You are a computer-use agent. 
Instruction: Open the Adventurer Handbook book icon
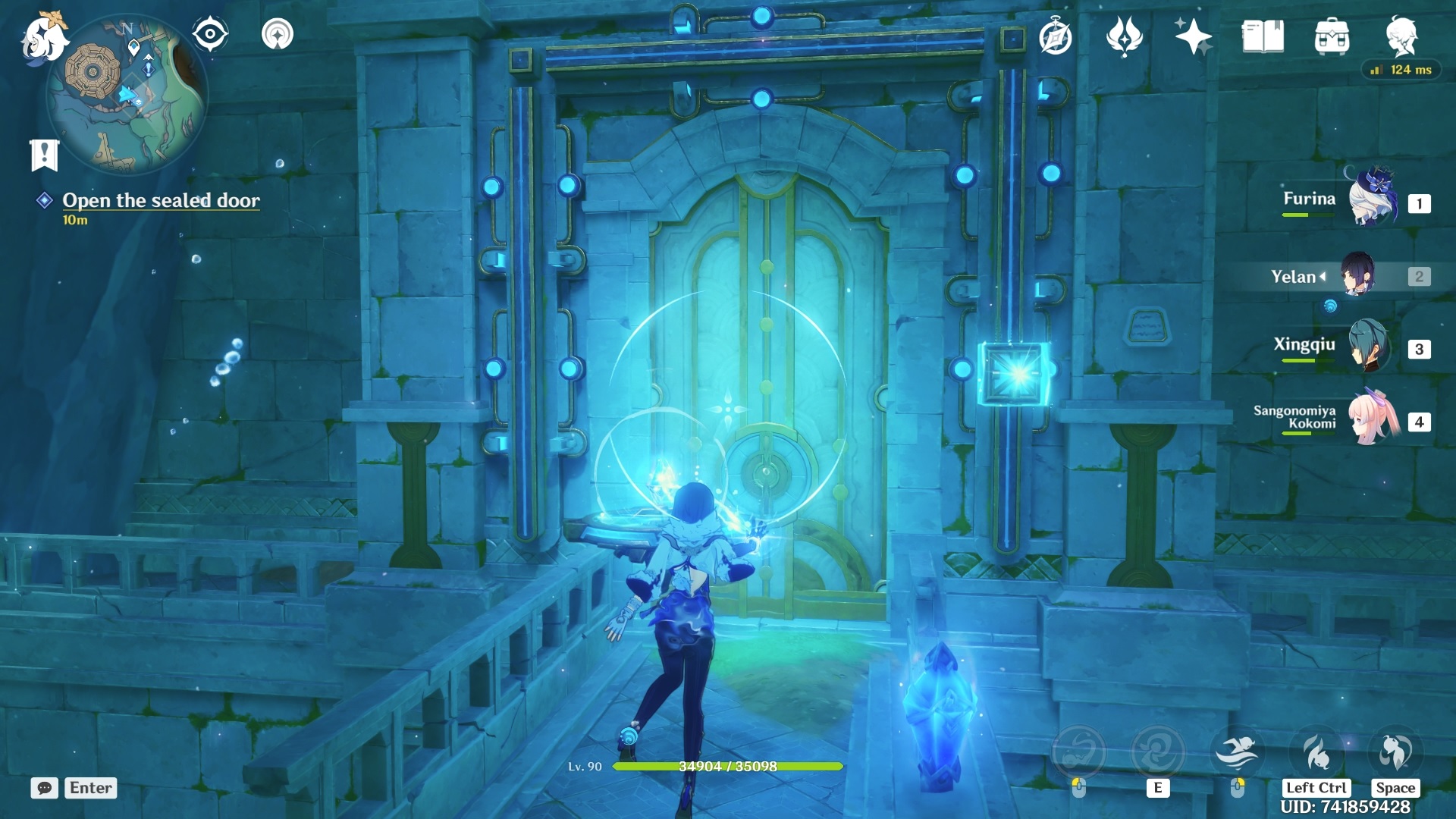1263,36
